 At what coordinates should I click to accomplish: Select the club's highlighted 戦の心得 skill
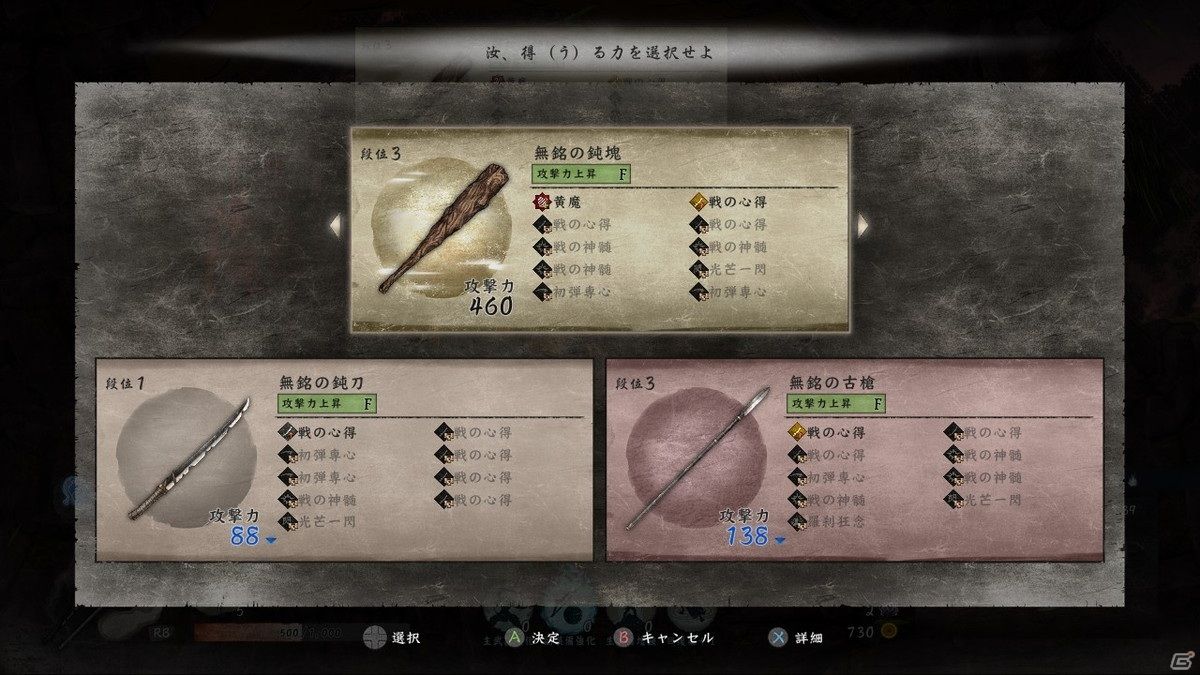(730, 203)
